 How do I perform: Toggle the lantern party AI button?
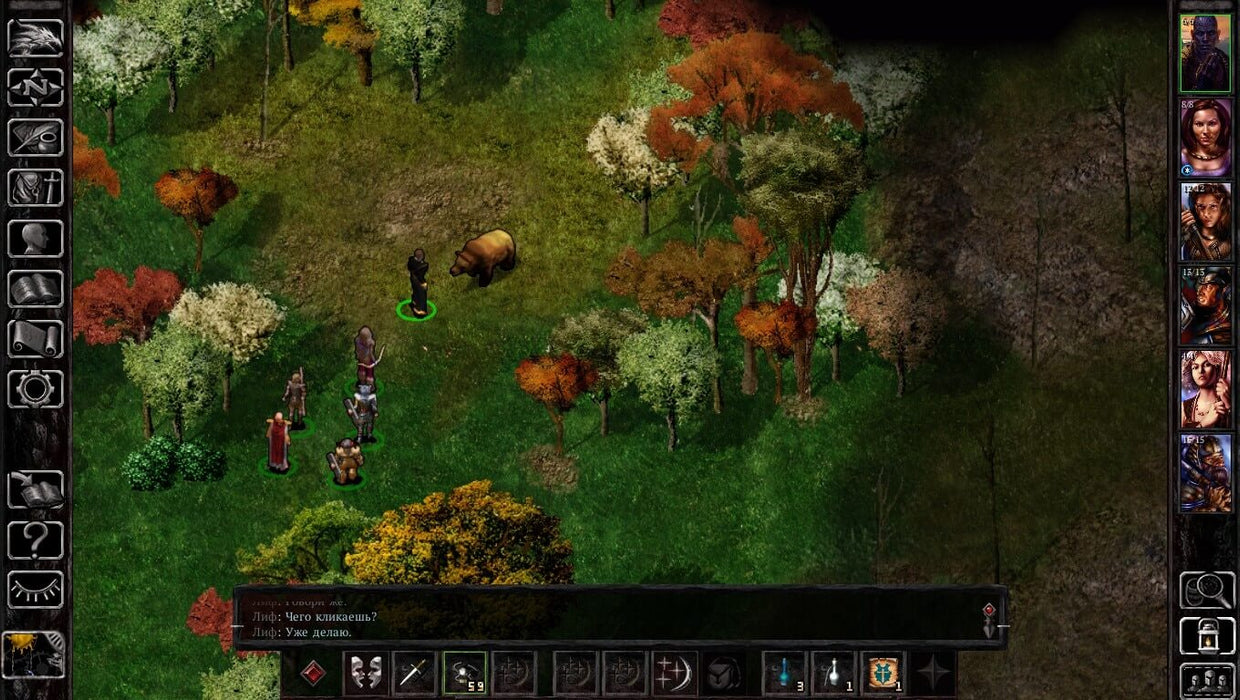click(x=1206, y=636)
